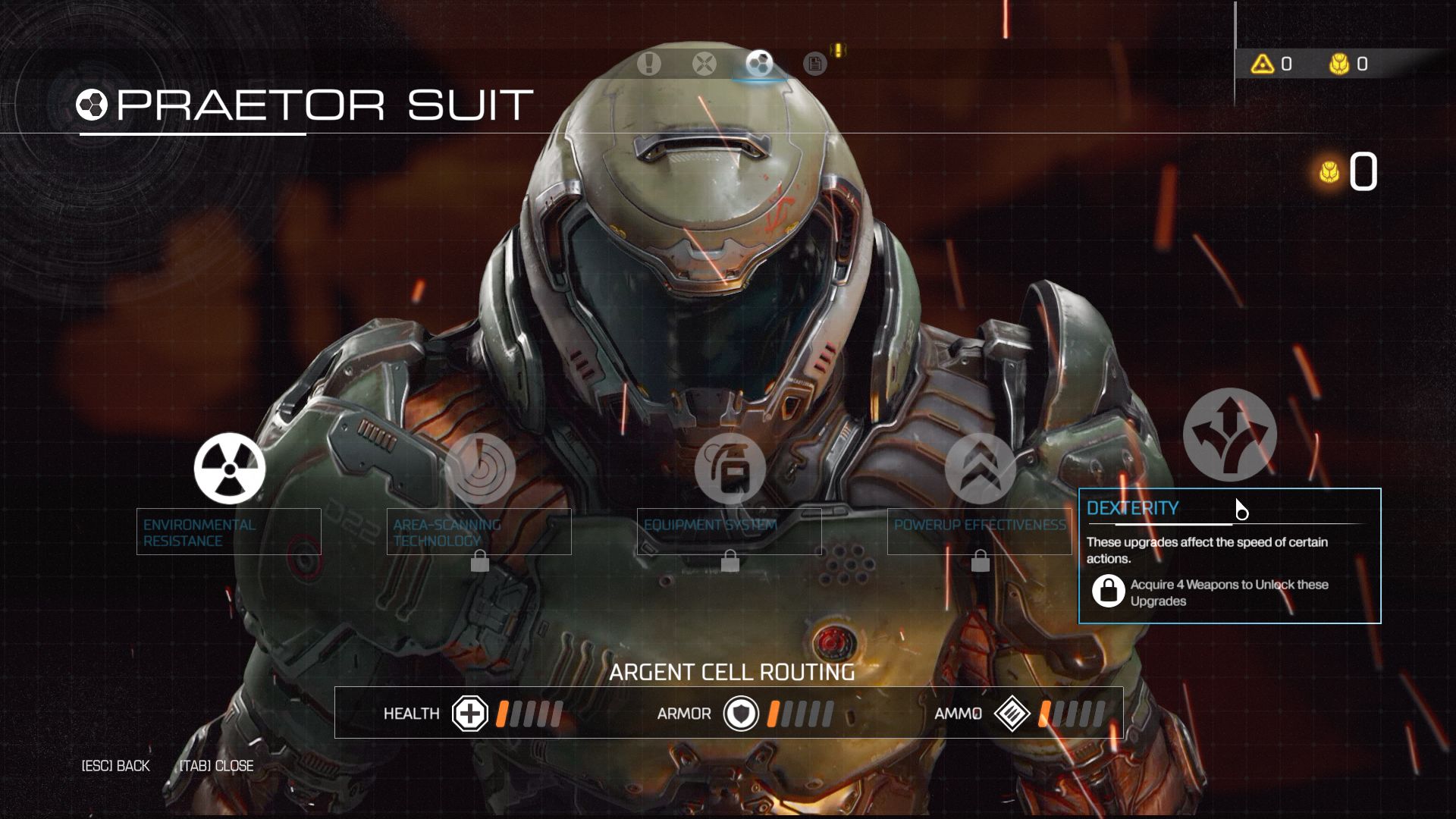Click the Equipment System grenade icon
Screen dimensions: 1456x819
(x=730, y=470)
